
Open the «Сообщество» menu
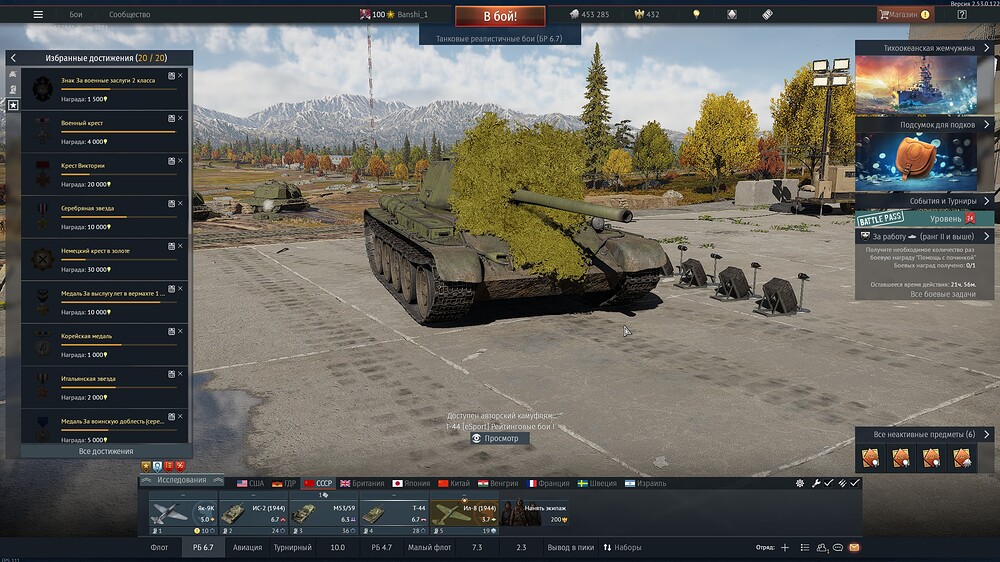point(129,15)
